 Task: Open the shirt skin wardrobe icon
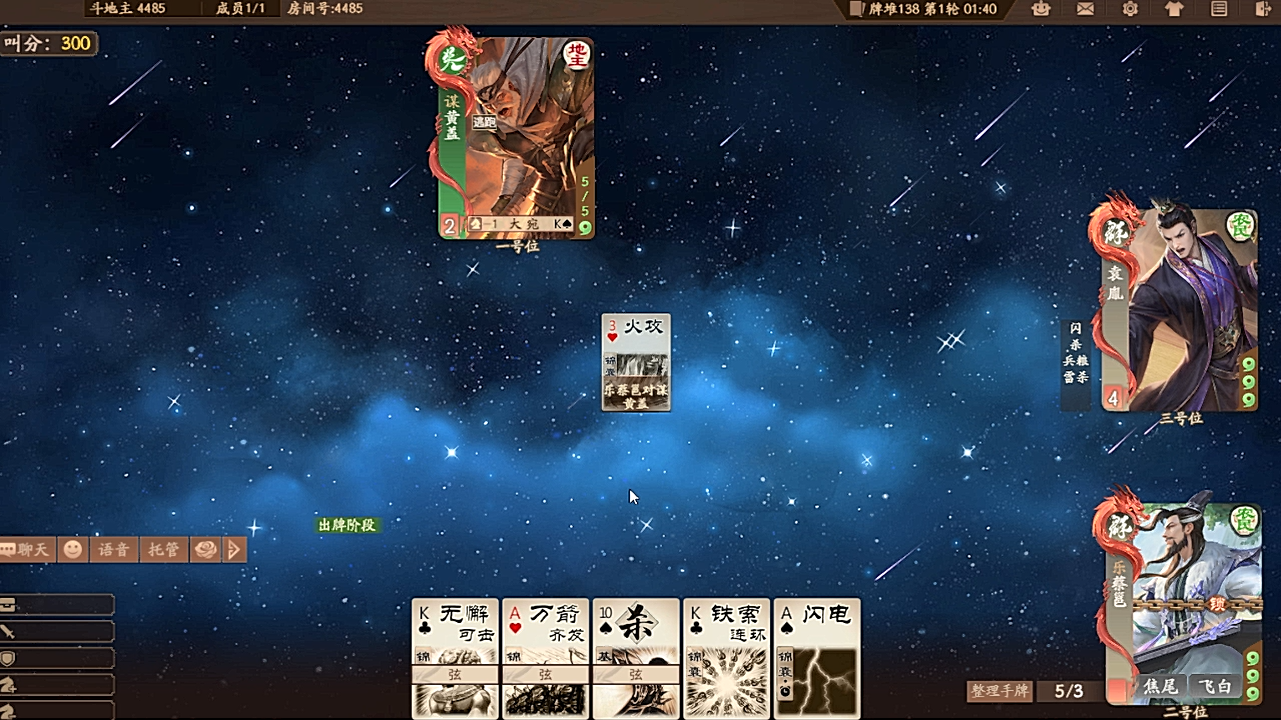pos(1174,9)
